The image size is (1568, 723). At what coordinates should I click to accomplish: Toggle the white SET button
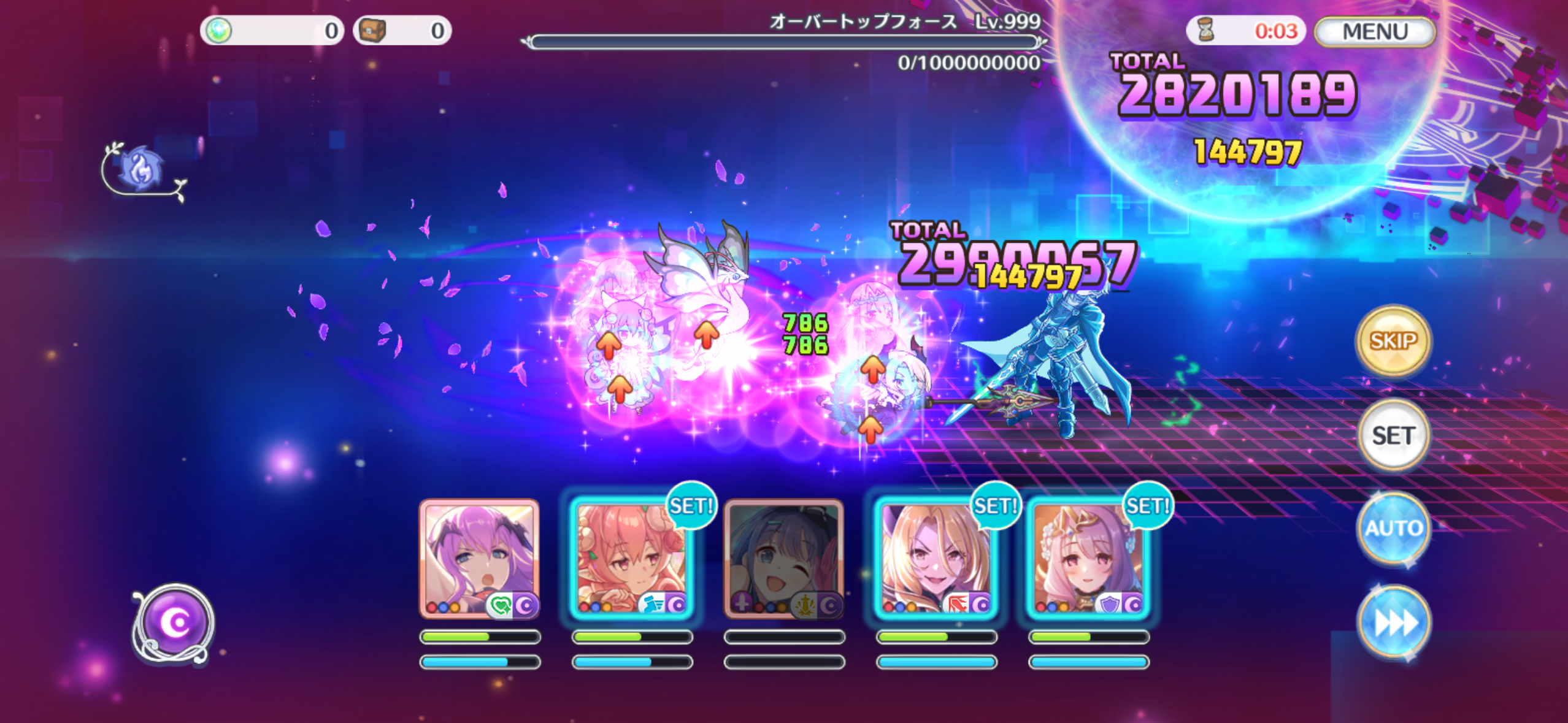coord(1393,435)
